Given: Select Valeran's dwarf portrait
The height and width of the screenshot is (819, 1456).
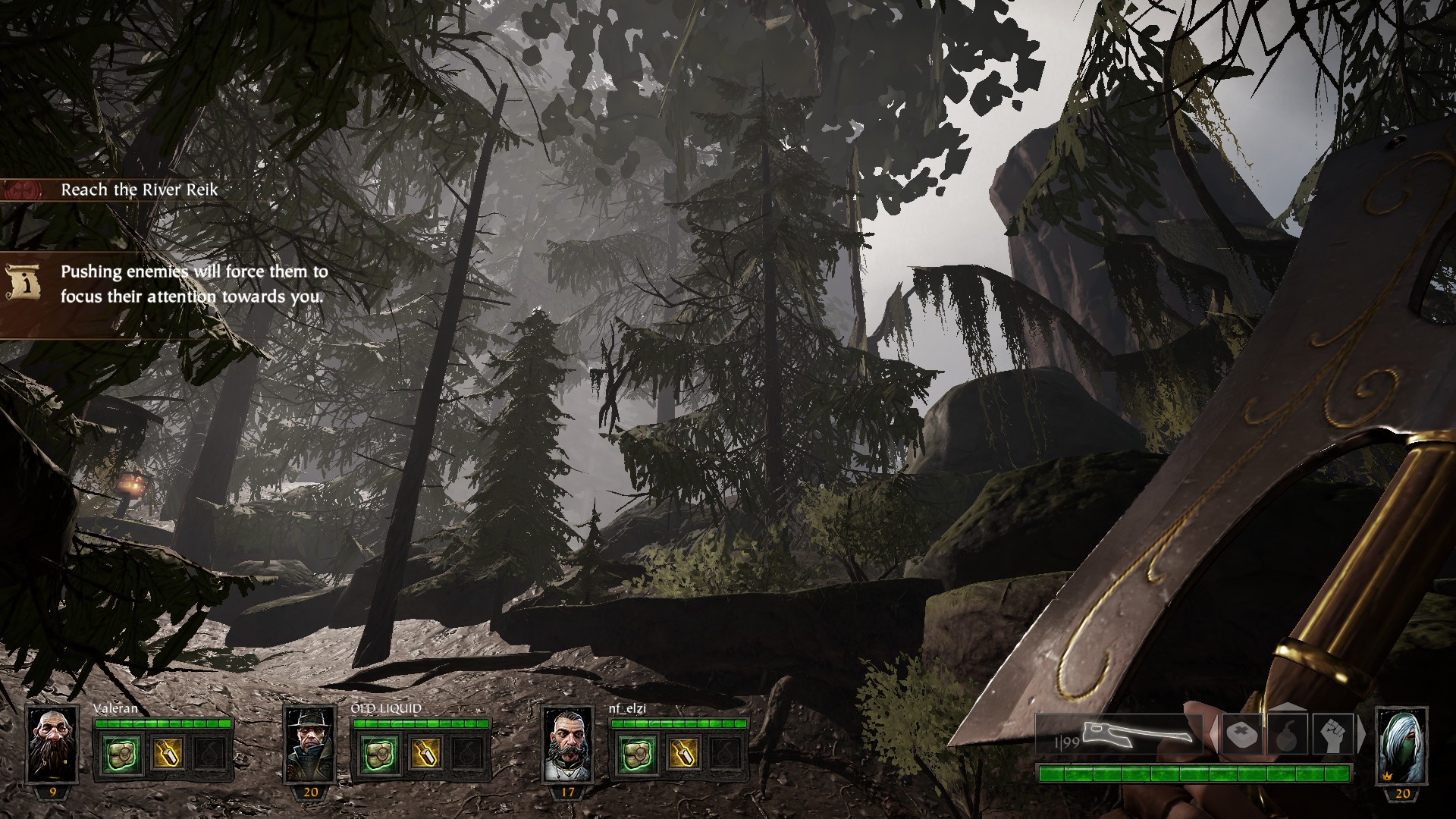Looking at the screenshot, I should click(x=52, y=745).
